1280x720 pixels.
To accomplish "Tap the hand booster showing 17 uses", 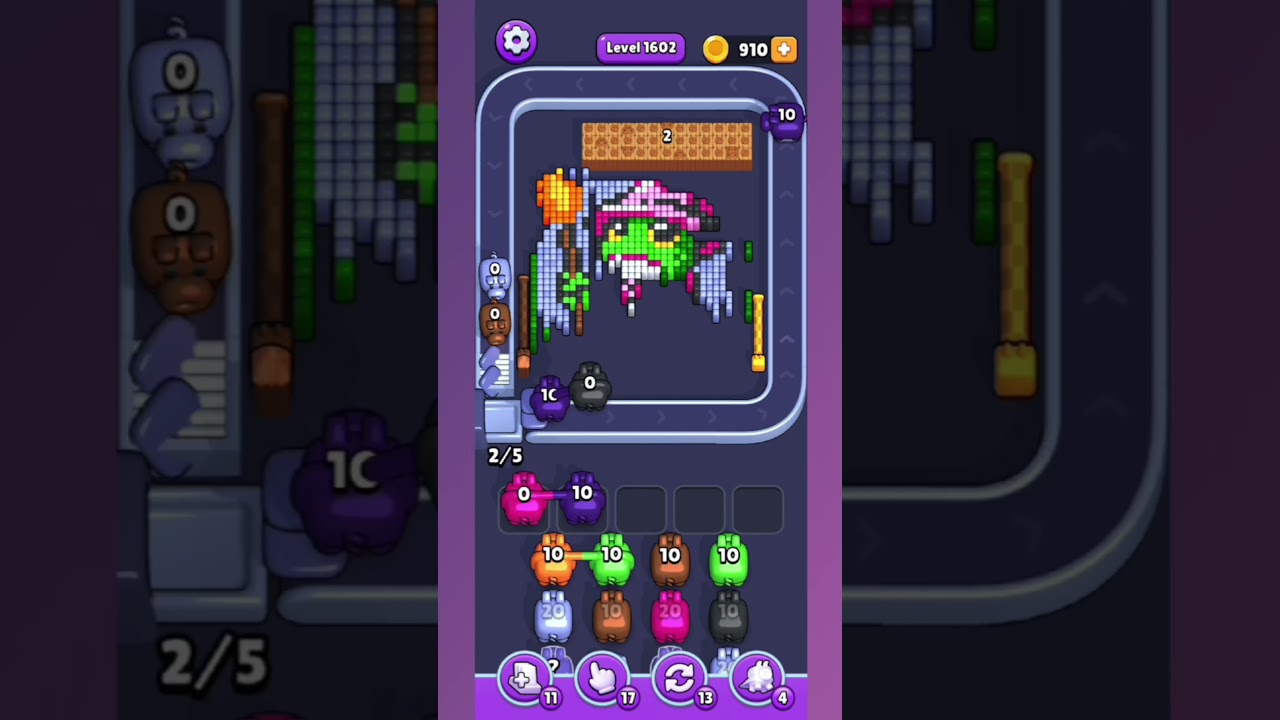I will (602, 678).
